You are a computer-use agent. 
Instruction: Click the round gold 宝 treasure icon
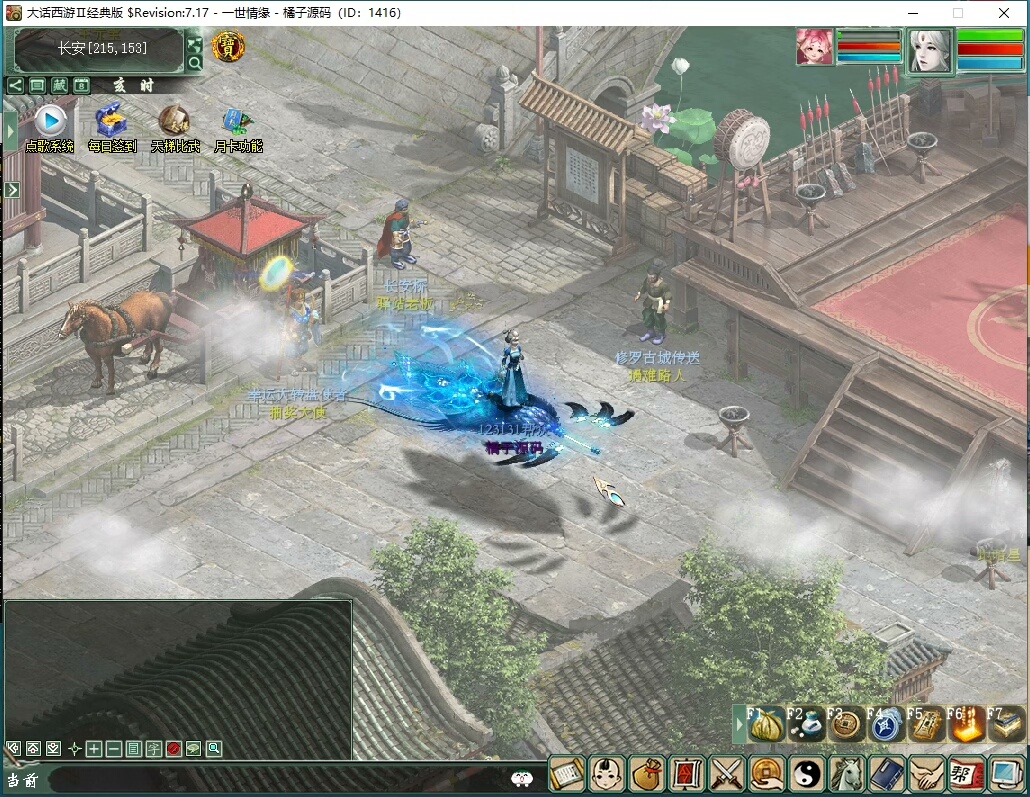[228, 46]
